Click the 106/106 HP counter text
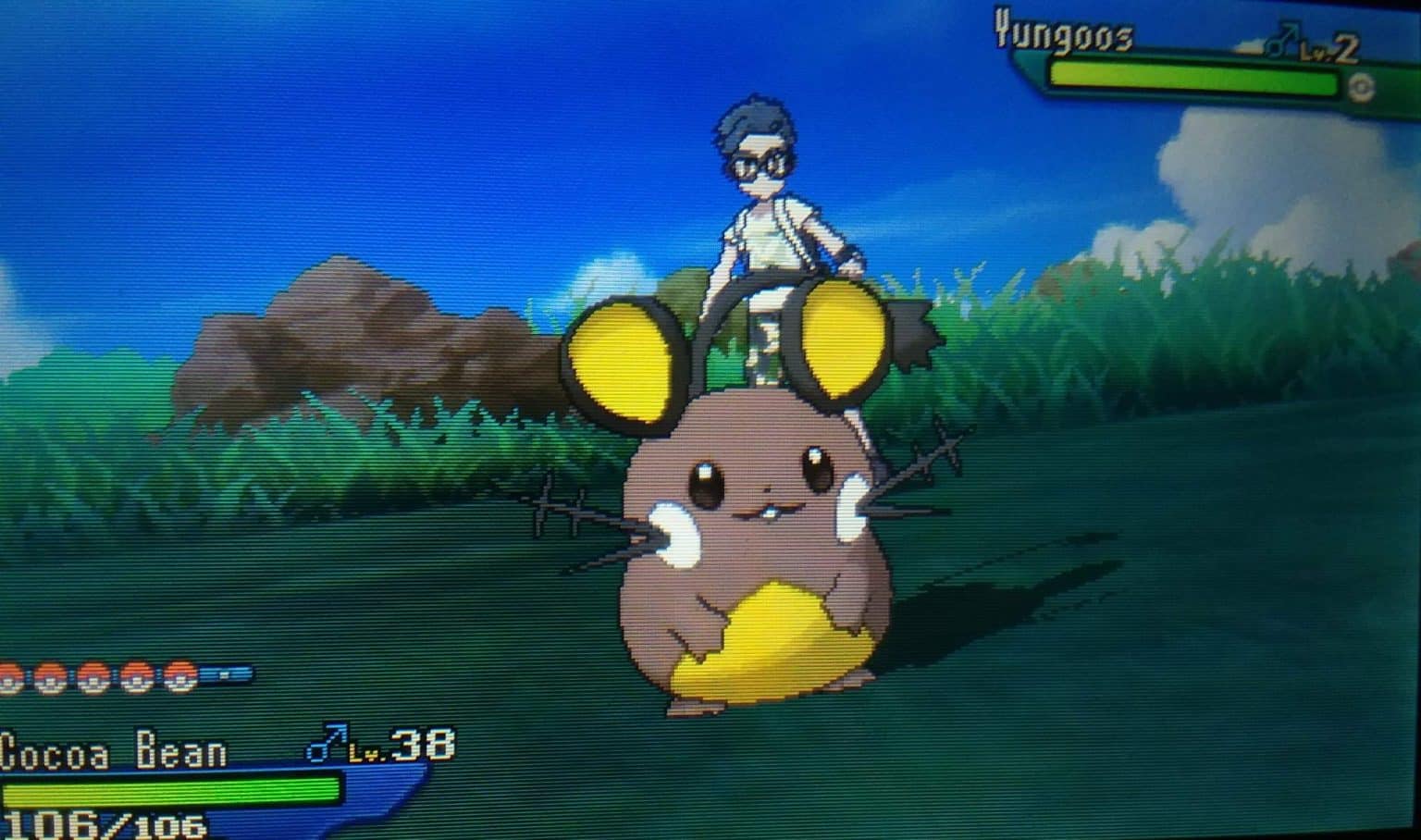Image resolution: width=1421 pixels, height=840 pixels. pos(106,823)
